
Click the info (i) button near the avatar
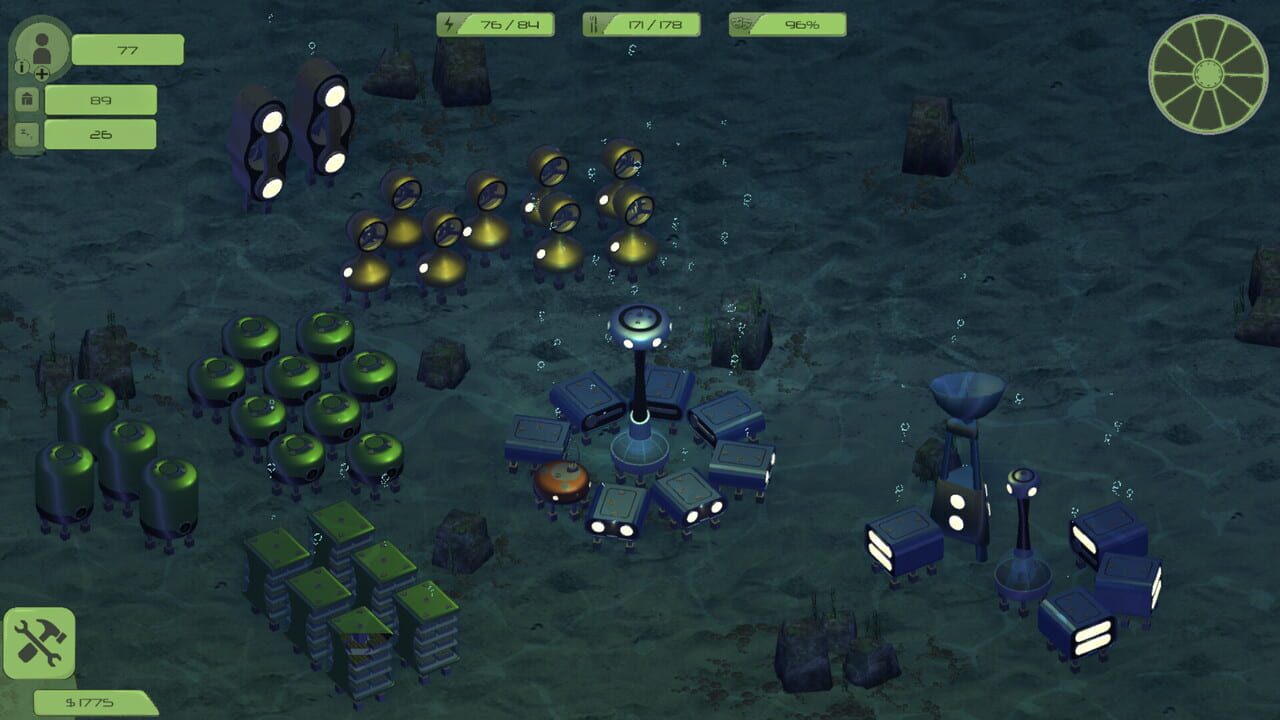[x=24, y=65]
